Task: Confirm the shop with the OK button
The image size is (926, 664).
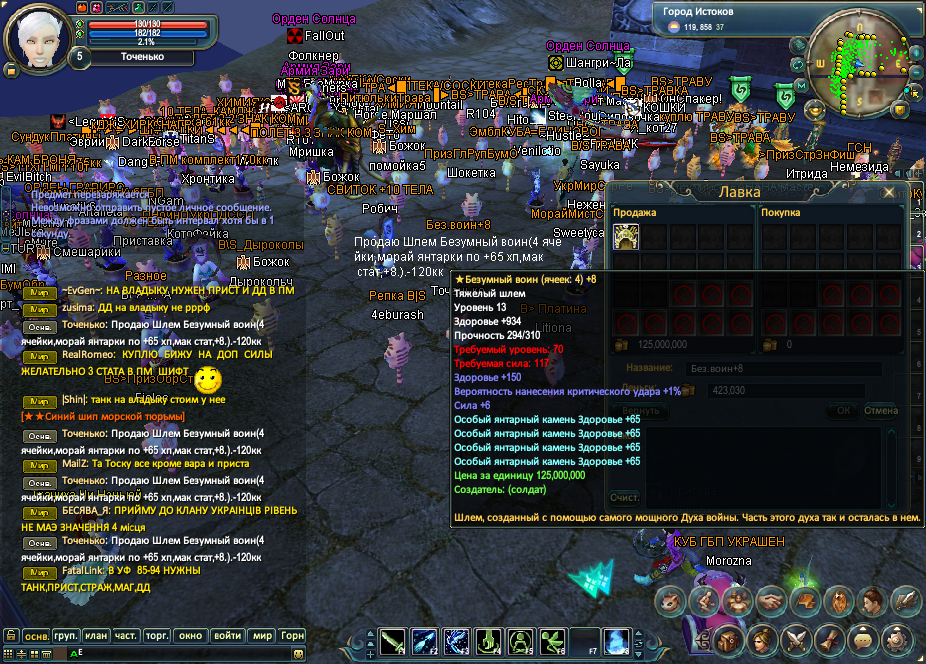Action: tap(844, 410)
